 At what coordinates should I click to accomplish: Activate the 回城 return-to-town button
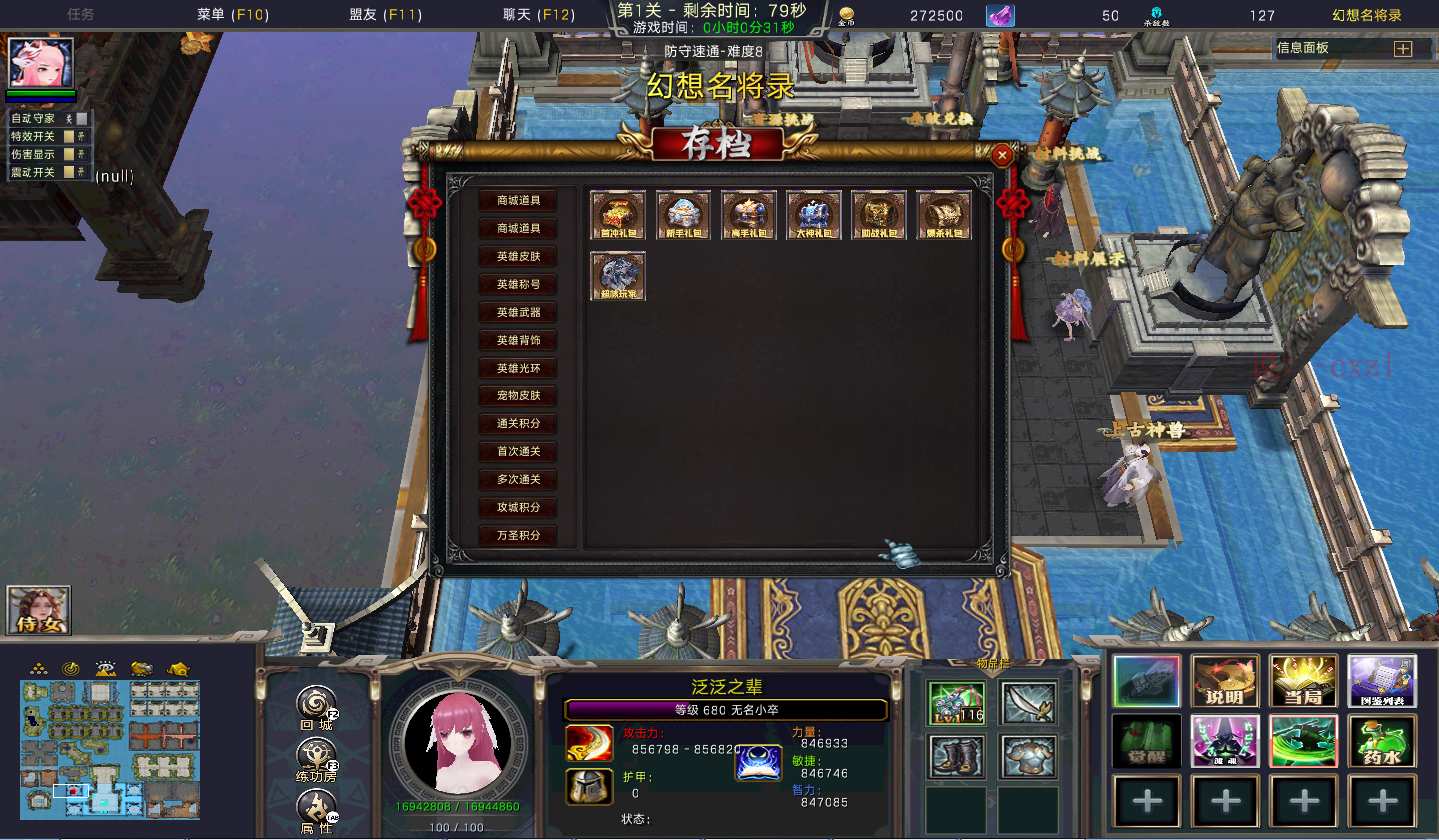coord(317,707)
